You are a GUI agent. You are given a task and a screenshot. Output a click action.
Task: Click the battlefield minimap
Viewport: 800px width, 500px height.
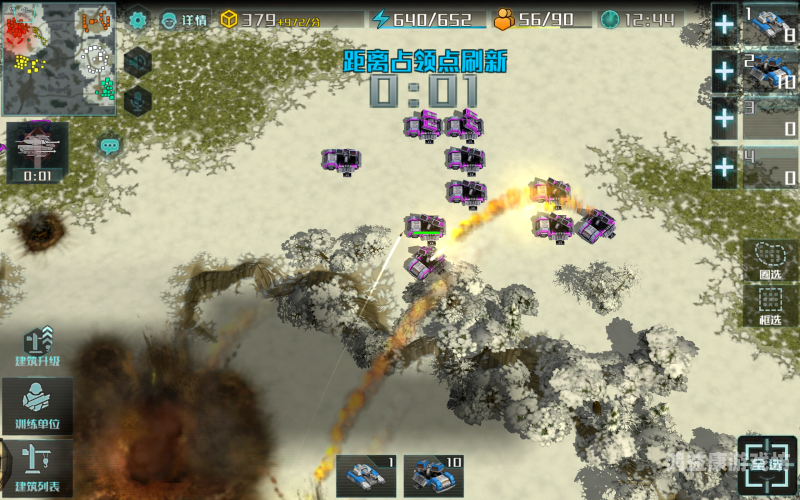point(59,59)
